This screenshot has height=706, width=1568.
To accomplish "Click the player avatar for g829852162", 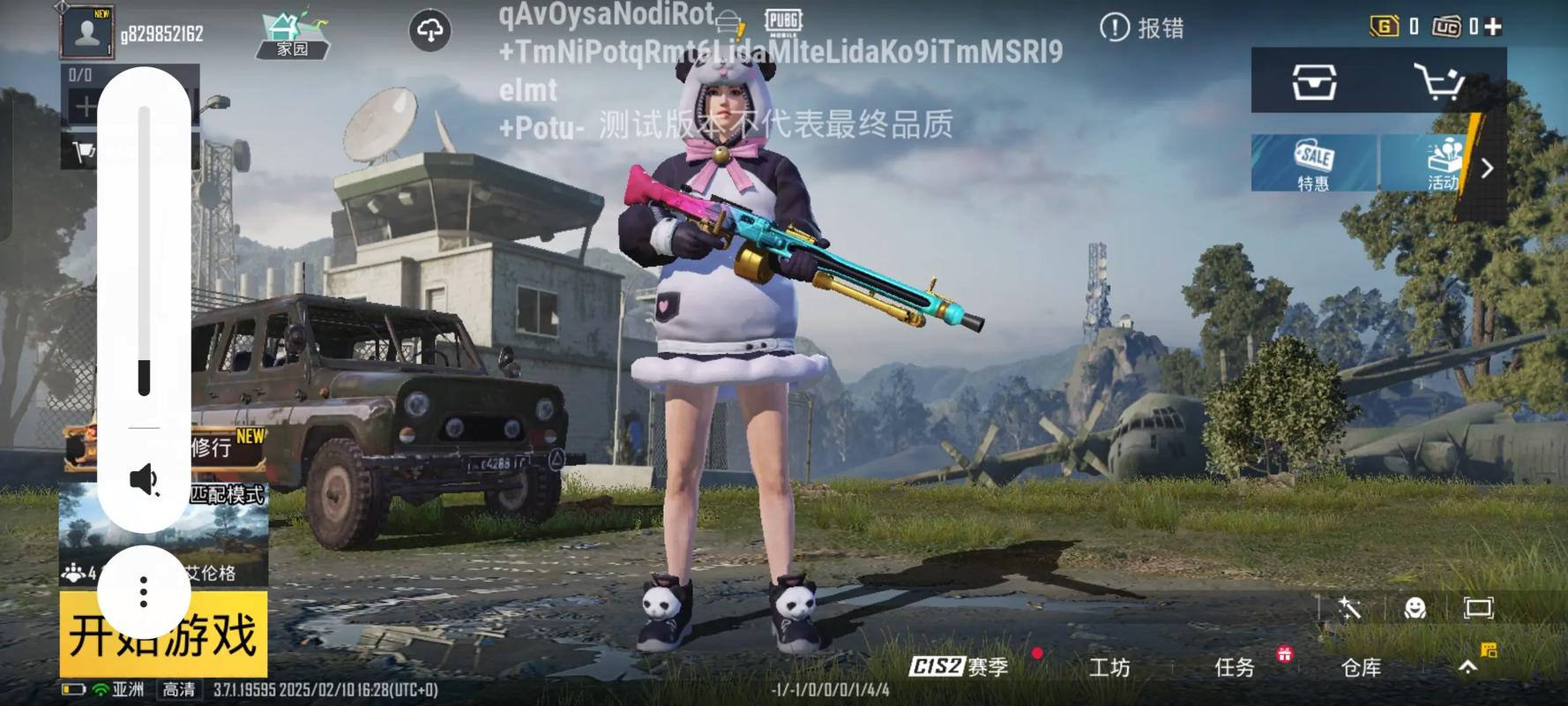I will (86, 31).
